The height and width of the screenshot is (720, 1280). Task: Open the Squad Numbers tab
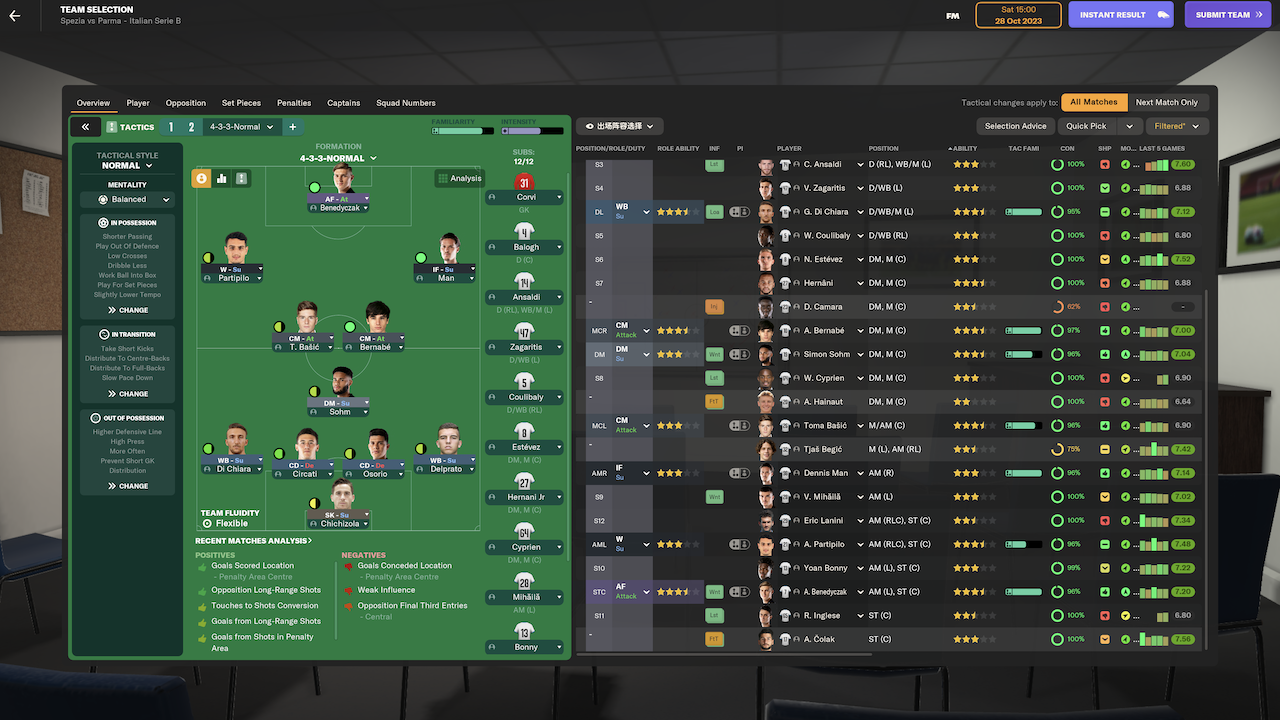(x=406, y=103)
